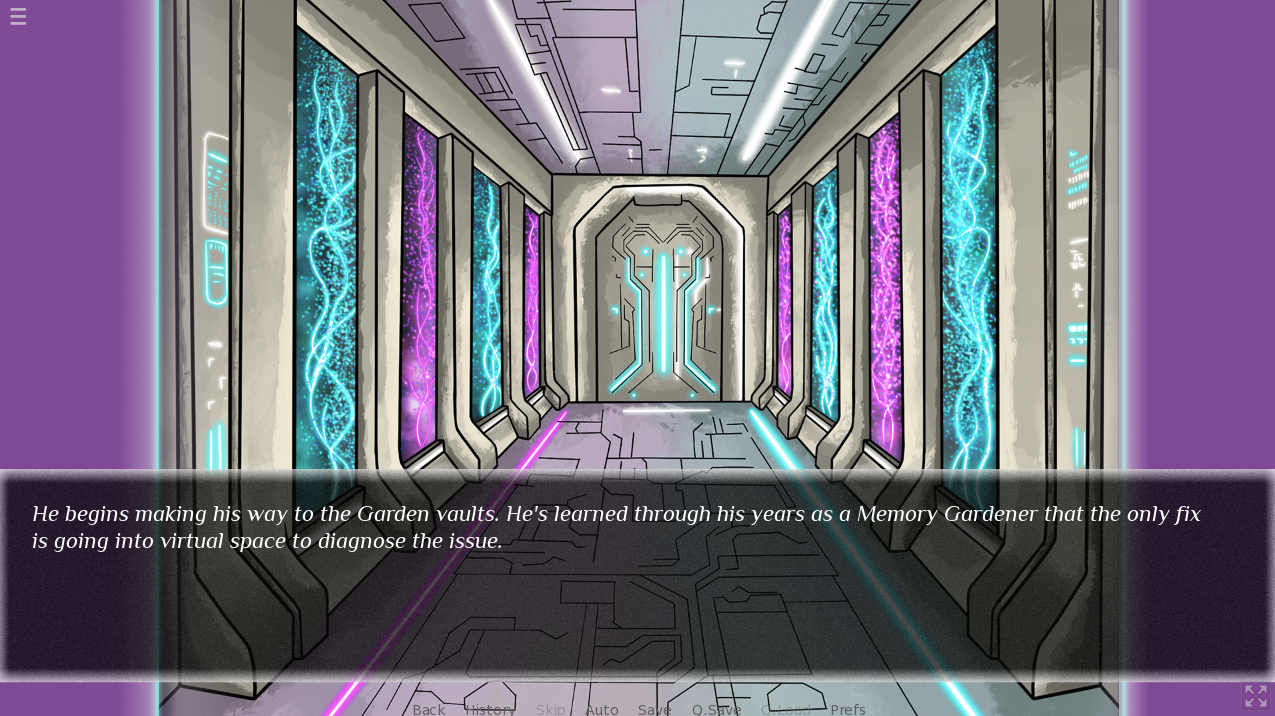Image resolution: width=1275 pixels, height=716 pixels.
Task: Go Back to previous dialogue line
Action: 428,709
